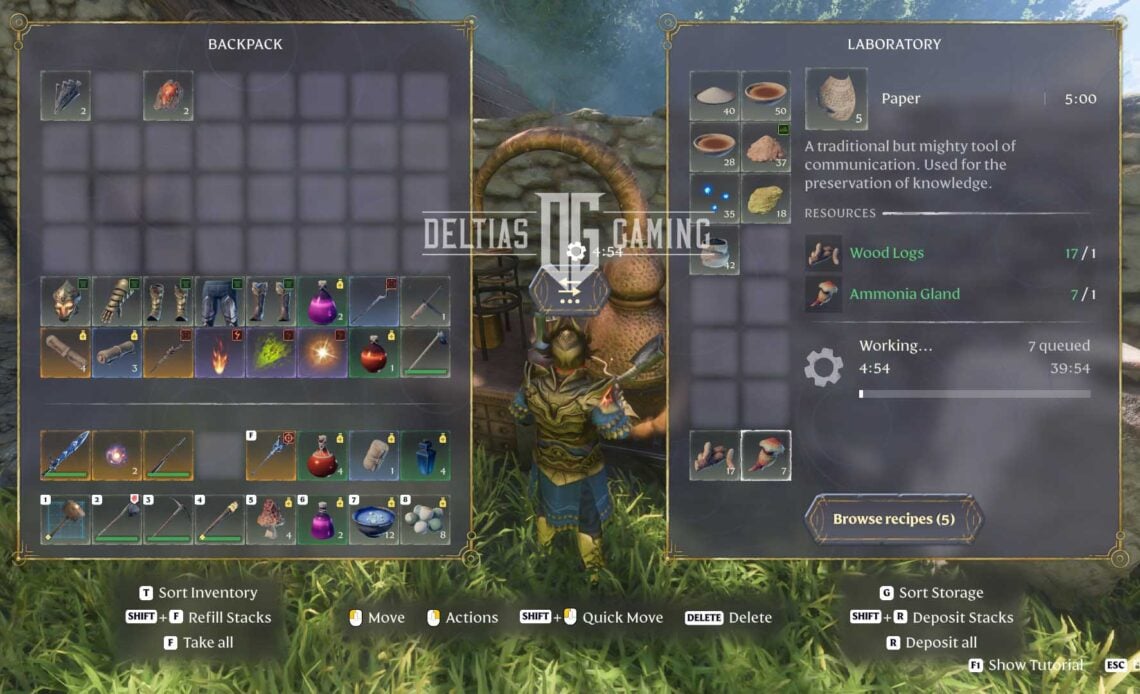This screenshot has height=694, width=1140.
Task: Select the blue sparkles stack of 35
Action: point(715,198)
